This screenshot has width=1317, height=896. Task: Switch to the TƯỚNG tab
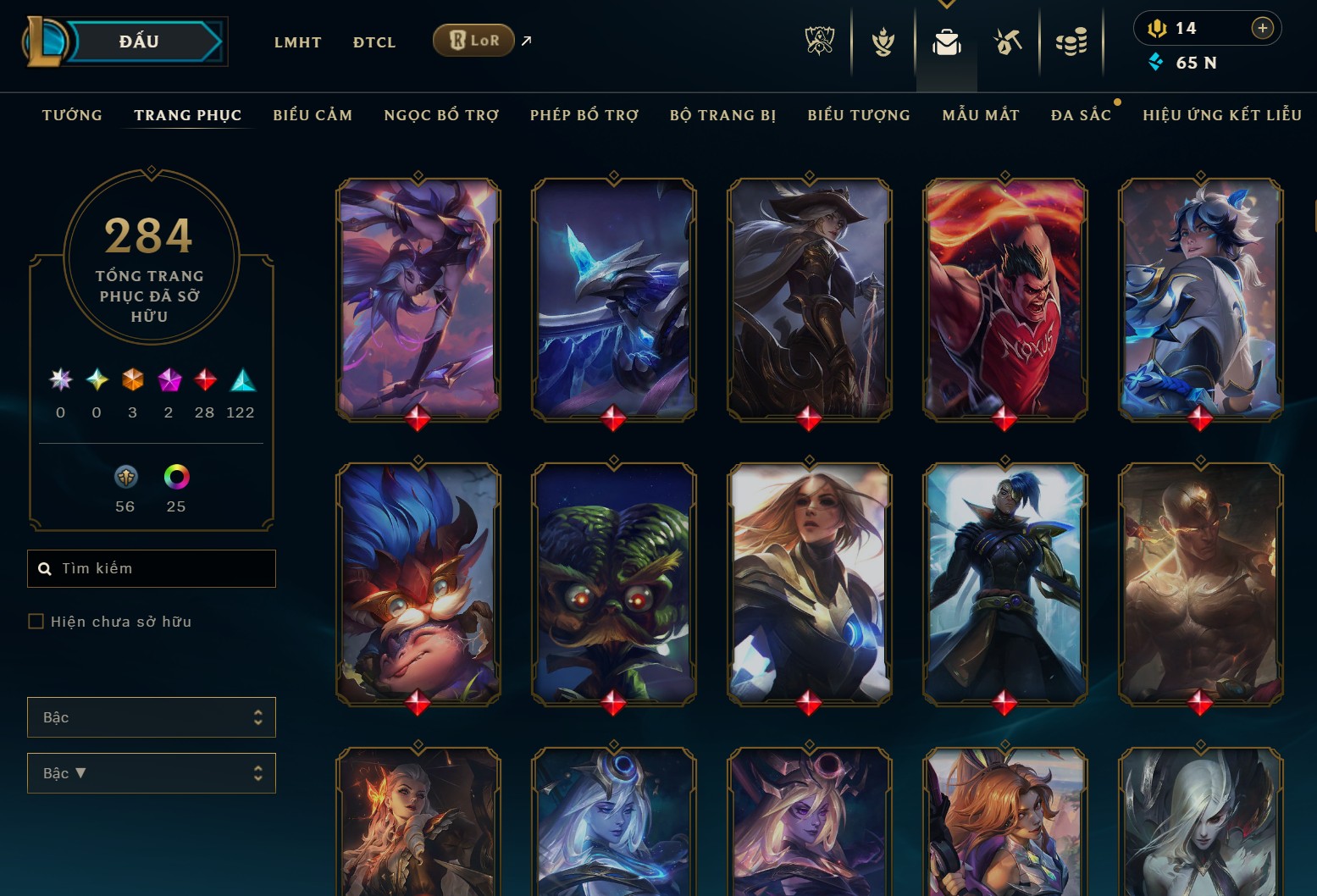tap(72, 114)
